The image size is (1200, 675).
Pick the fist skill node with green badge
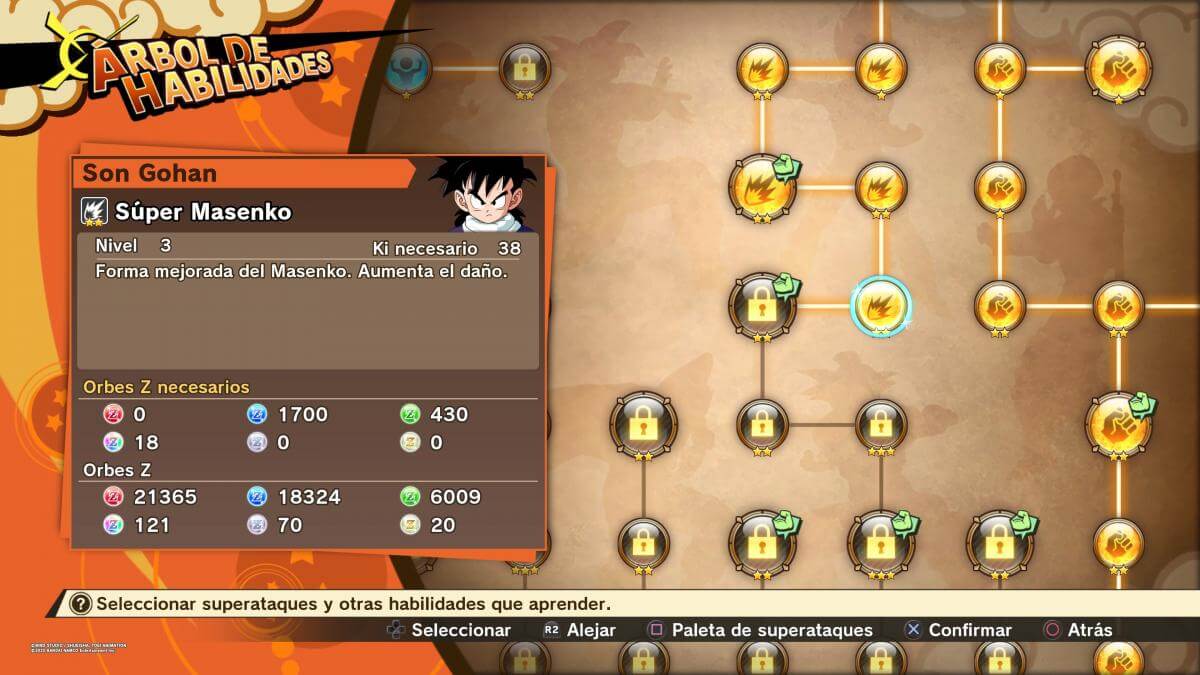[x=1118, y=424]
